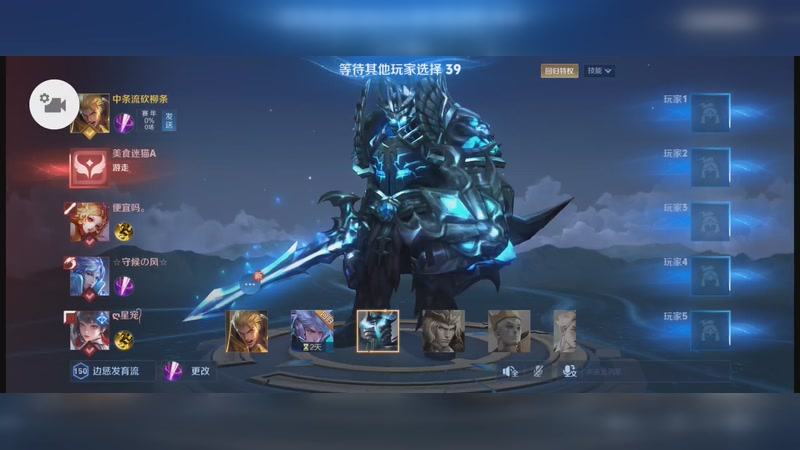Image resolution: width=800 pixels, height=450 pixels.
Task: Click teammate 便宜吗。 hero portrait
Action: pos(89,222)
